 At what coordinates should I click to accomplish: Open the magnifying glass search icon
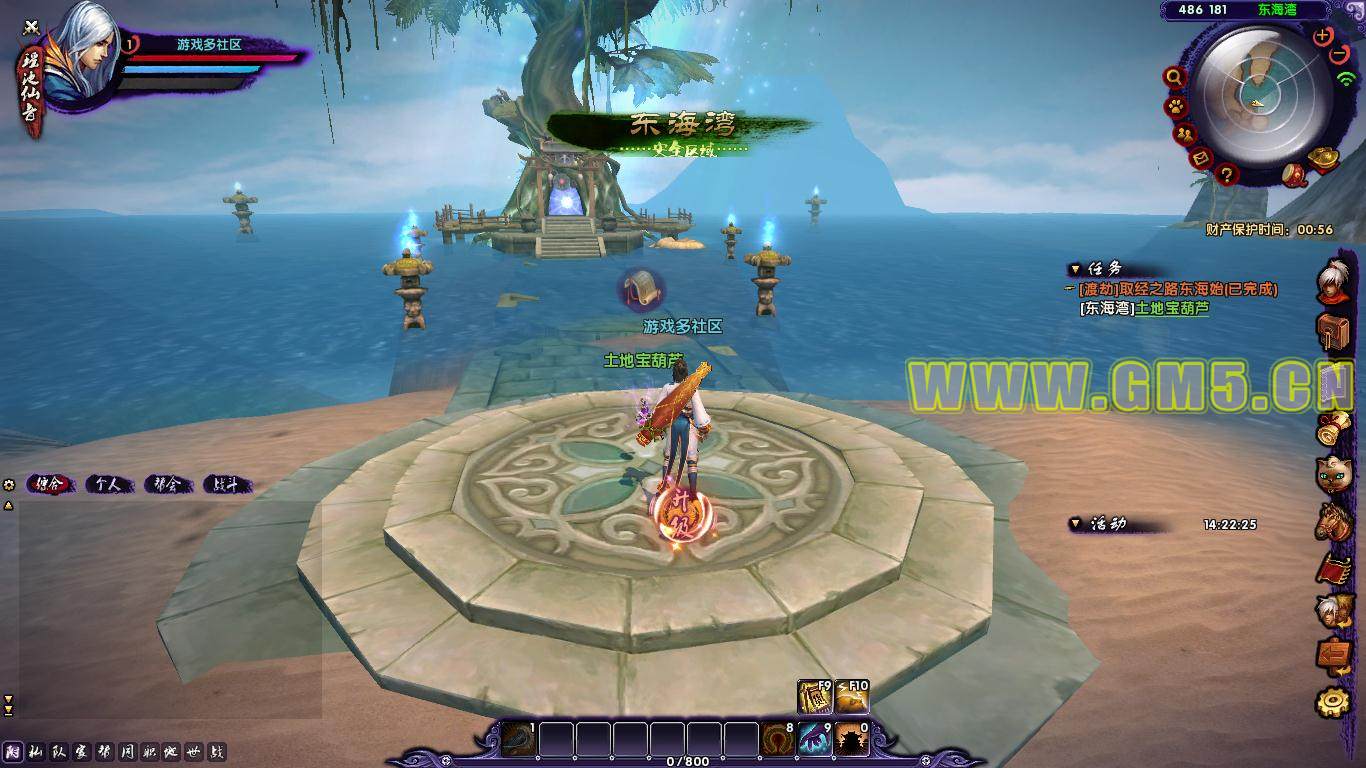(1174, 77)
